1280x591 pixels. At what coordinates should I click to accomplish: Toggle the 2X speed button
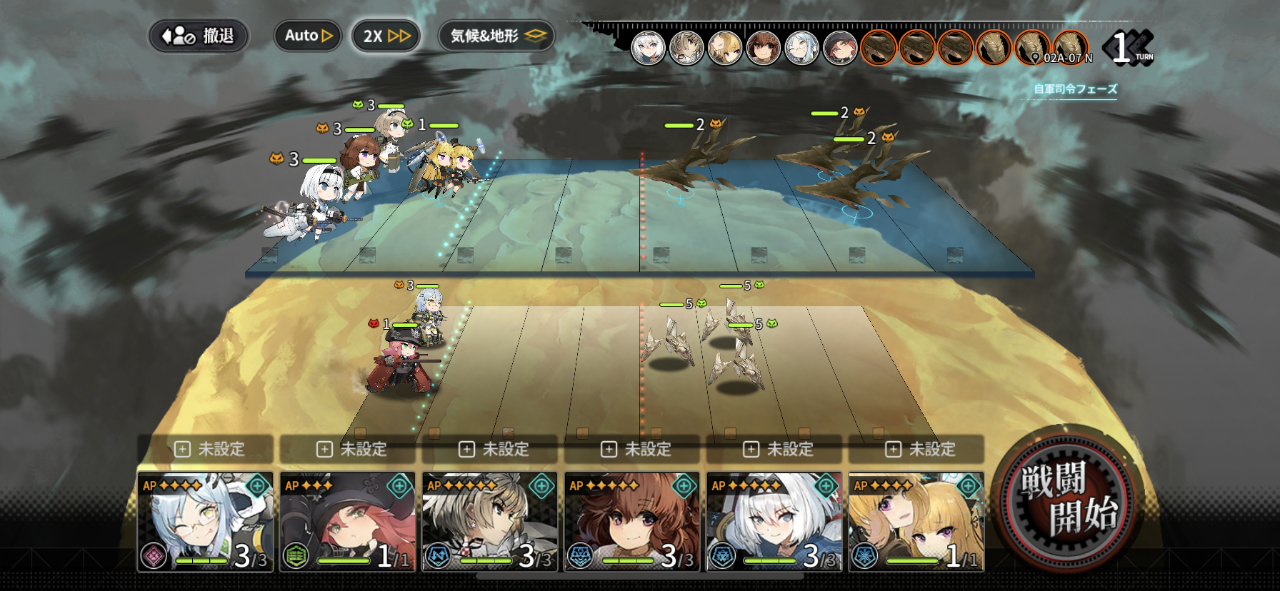pyautogui.click(x=386, y=36)
